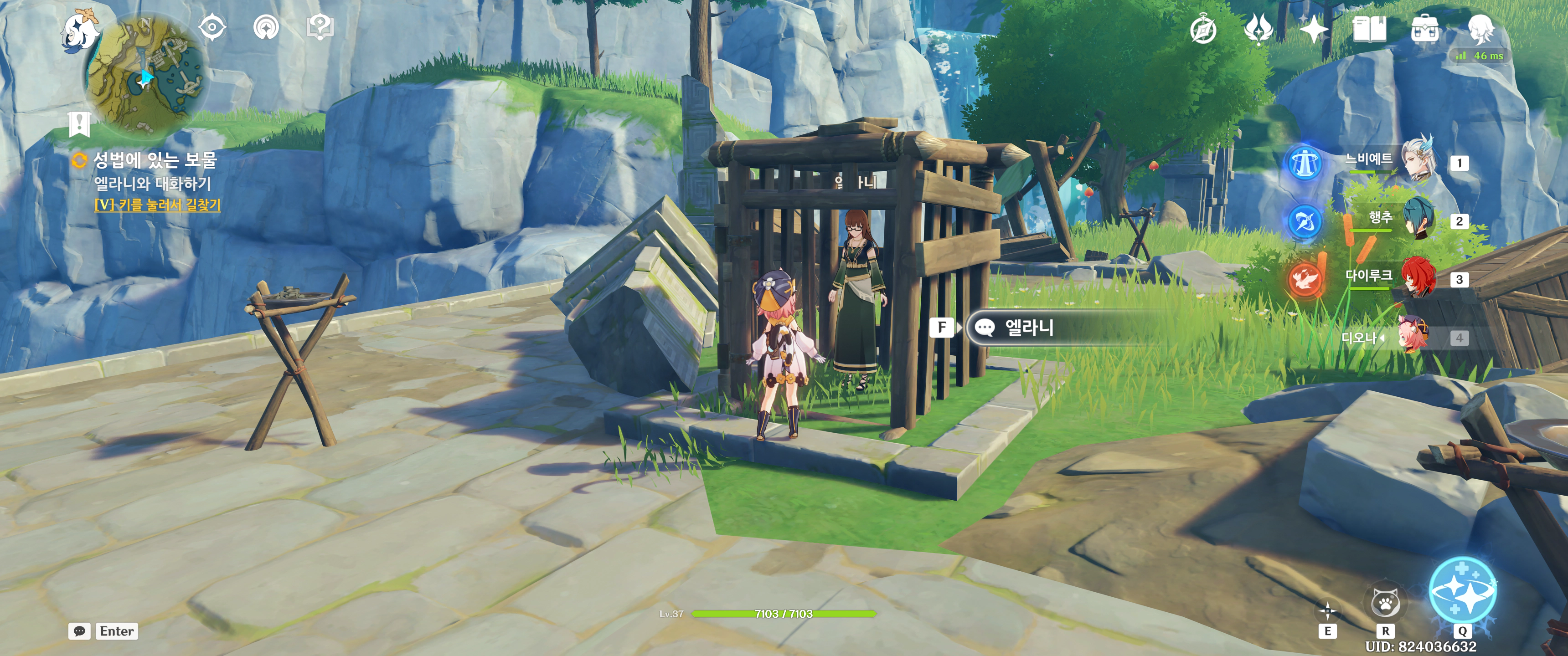Talk to 엘라니 via dialogue prompt
Screen dimensions: 1568x656
click(1028, 328)
